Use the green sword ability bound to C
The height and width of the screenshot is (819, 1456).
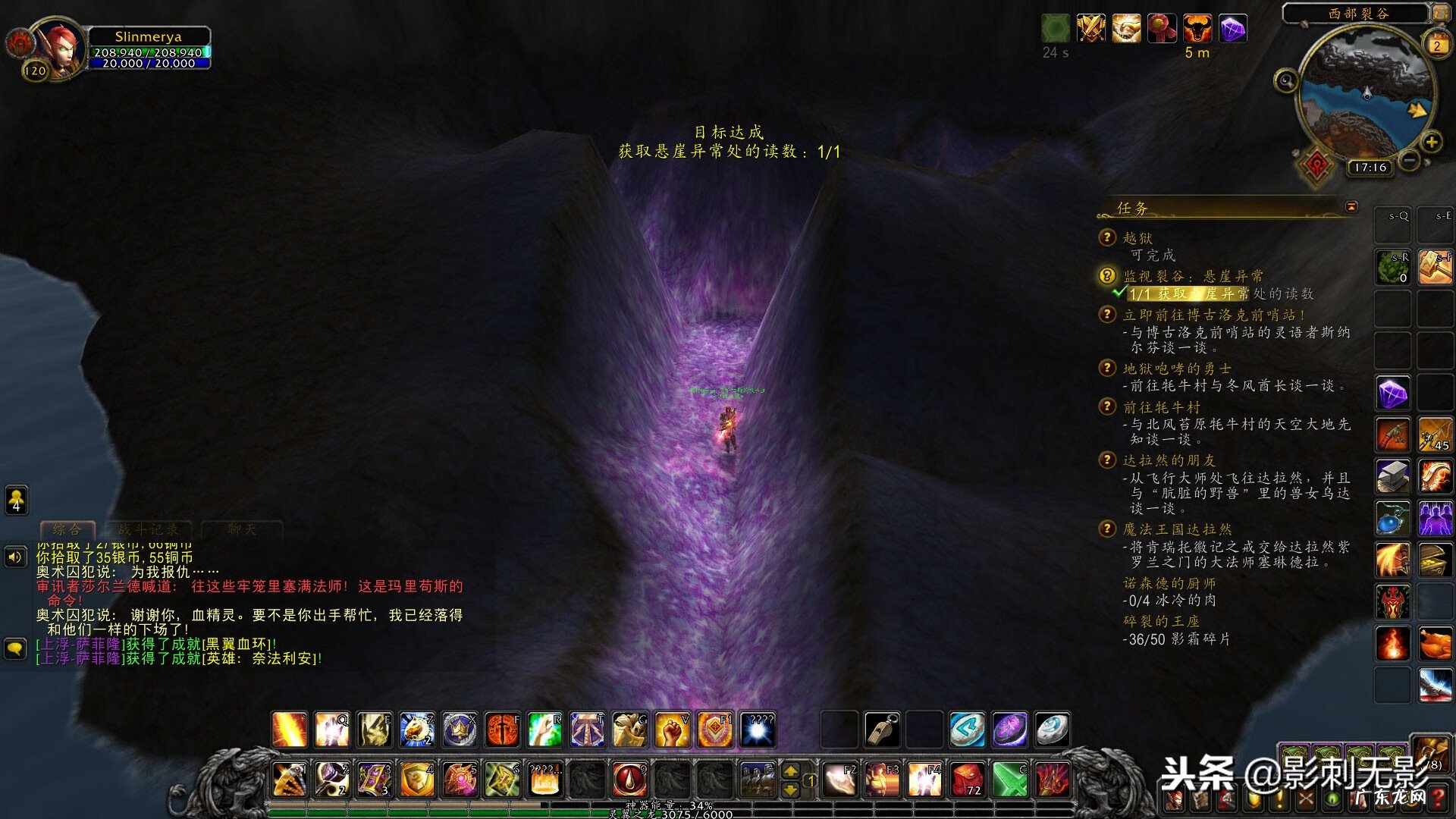pyautogui.click(x=1009, y=779)
